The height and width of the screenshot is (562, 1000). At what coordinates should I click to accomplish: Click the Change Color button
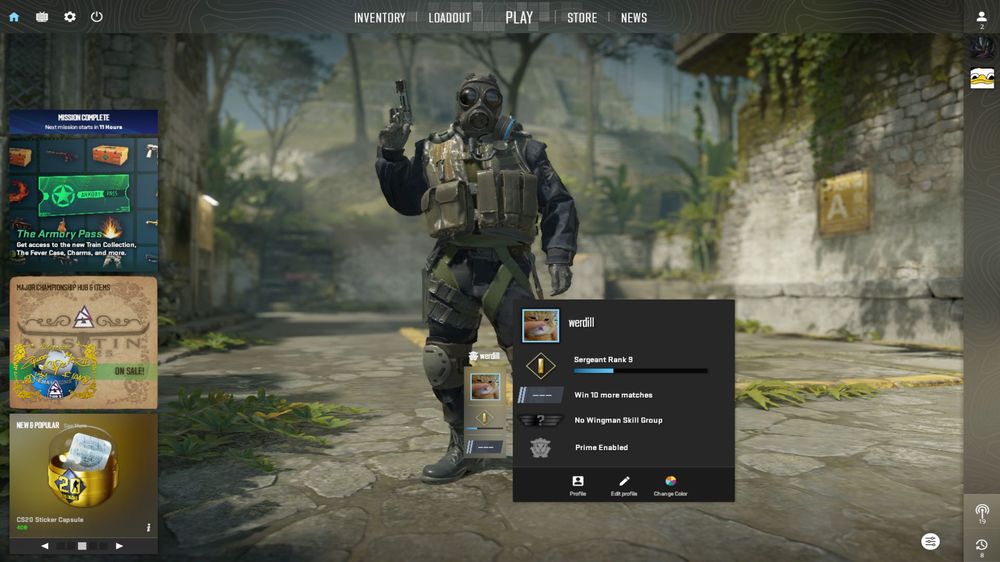tap(670, 486)
